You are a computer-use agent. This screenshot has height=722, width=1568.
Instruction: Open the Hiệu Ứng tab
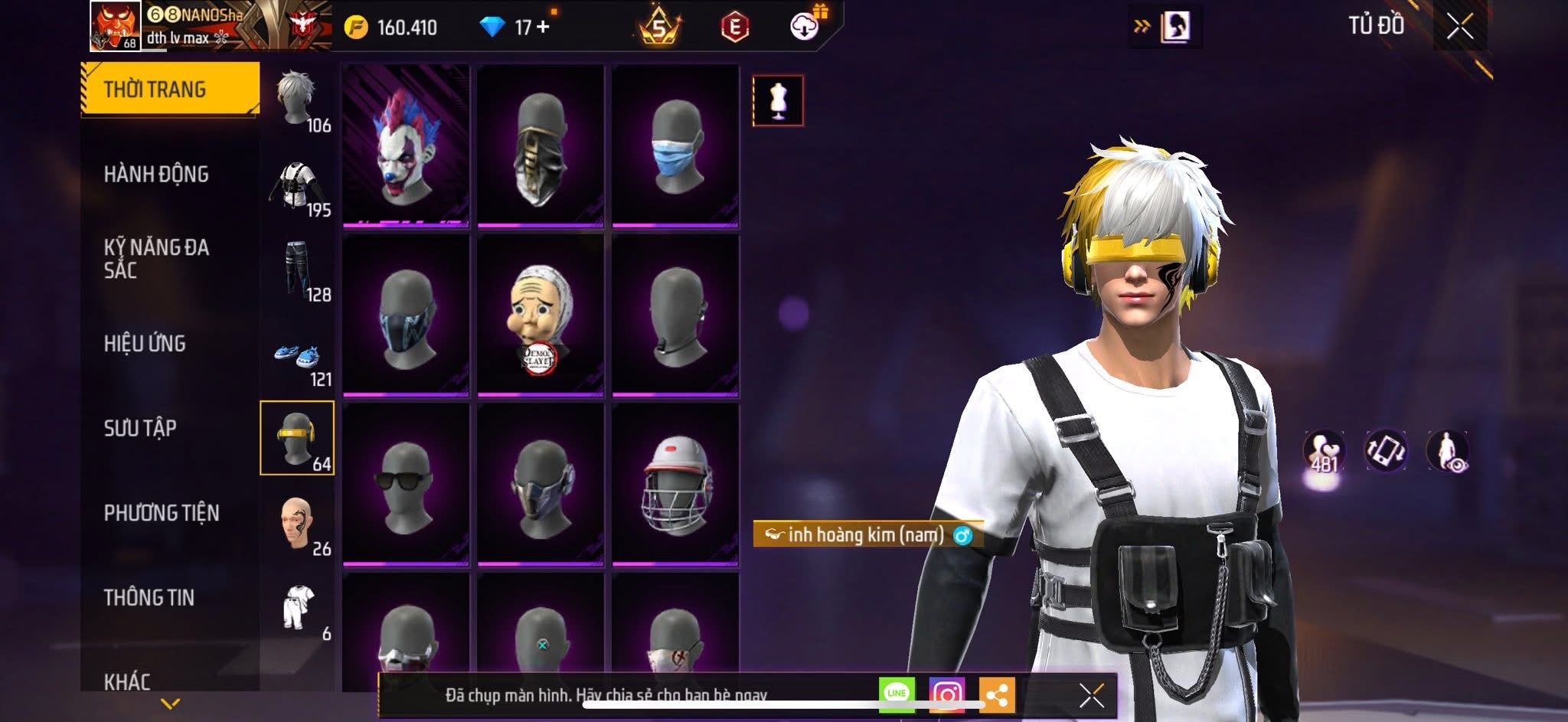[x=145, y=344]
